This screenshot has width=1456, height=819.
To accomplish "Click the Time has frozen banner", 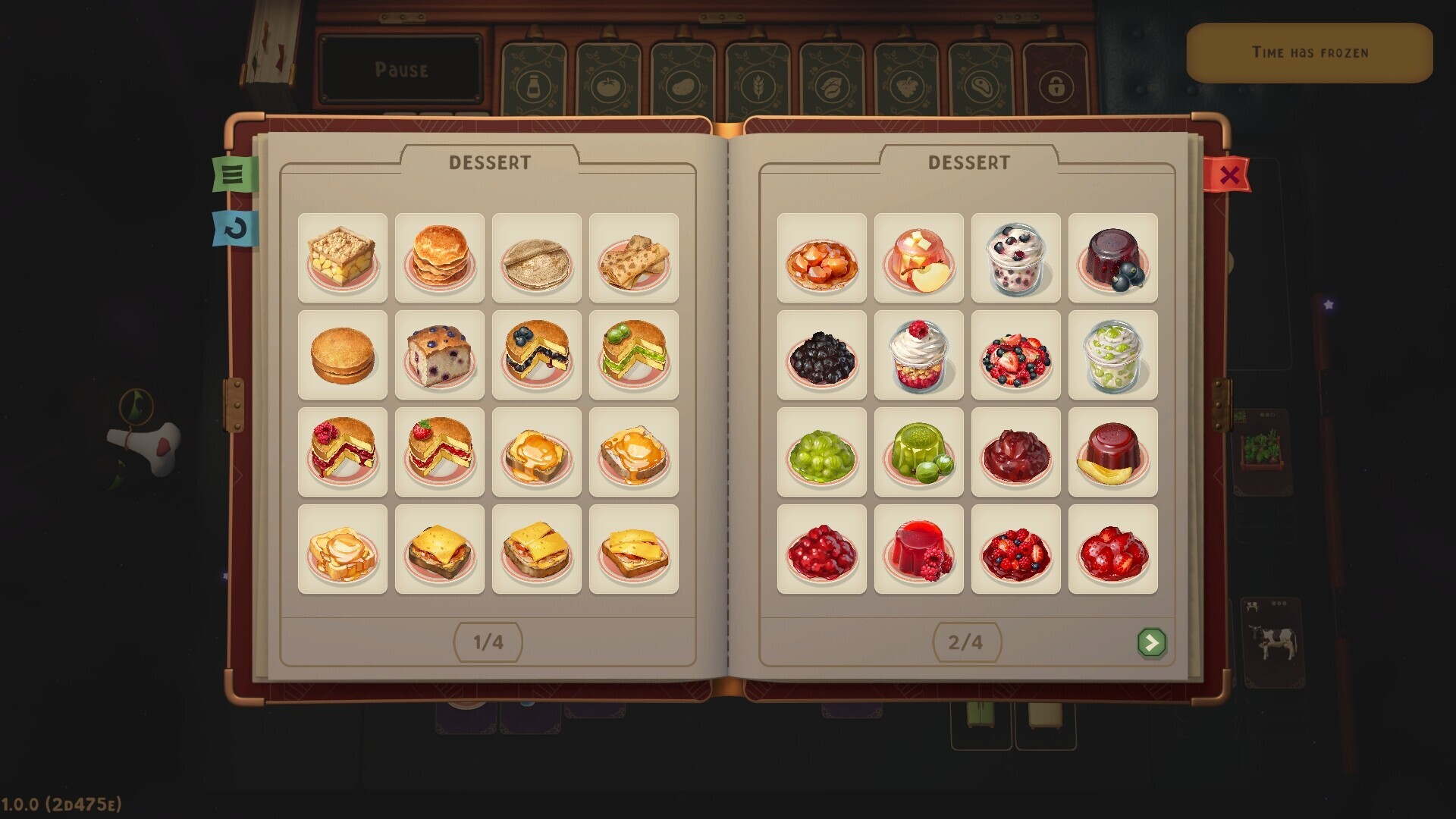I will click(1309, 52).
